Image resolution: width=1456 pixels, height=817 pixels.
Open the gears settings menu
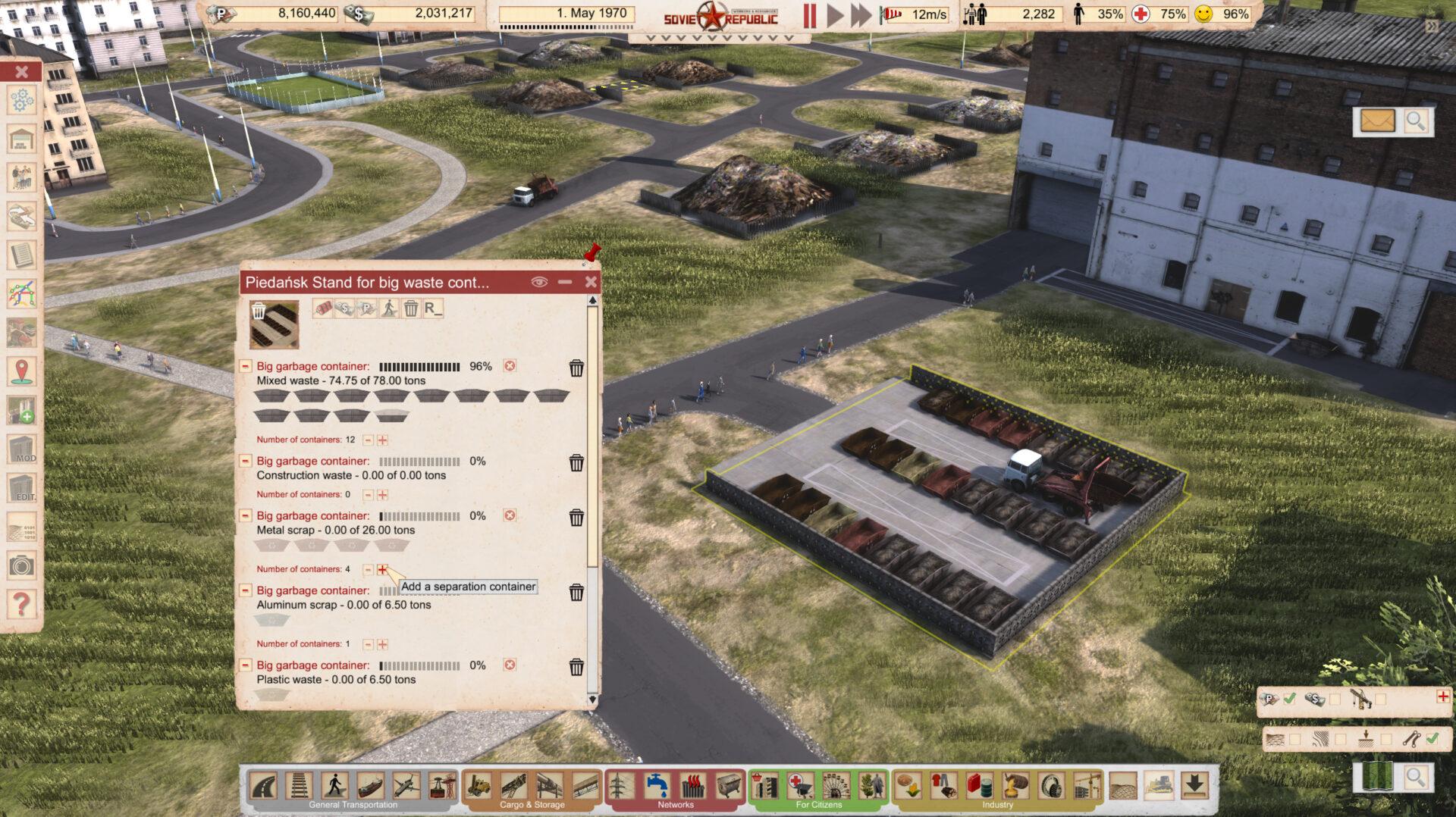pos(21,100)
